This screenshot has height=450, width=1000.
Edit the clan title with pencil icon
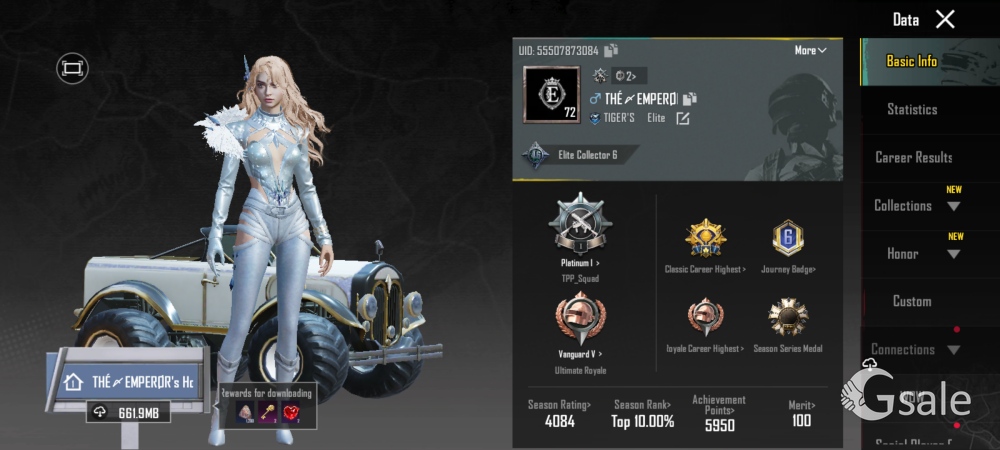pyautogui.click(x=683, y=118)
